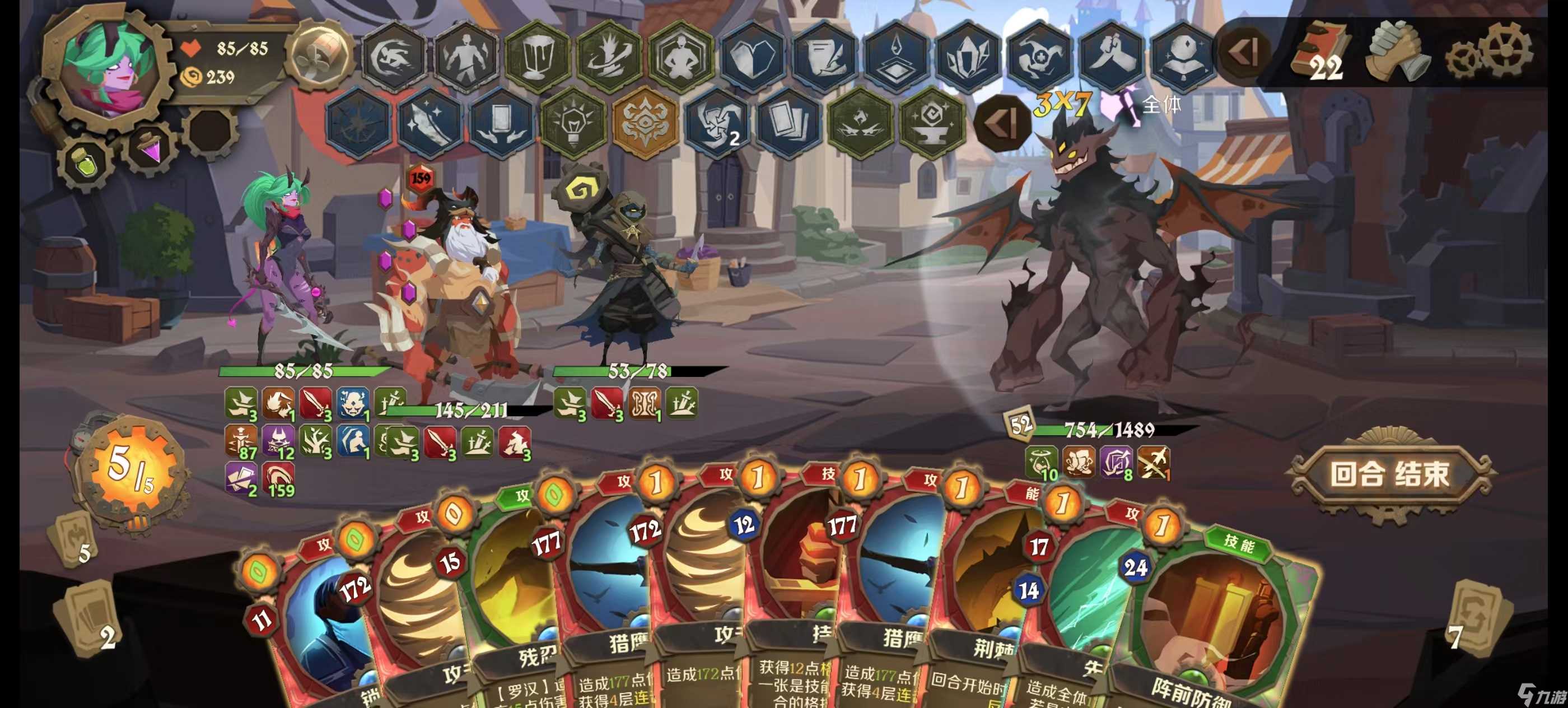
Task: Collapse the top relic row arrow
Action: point(1244,52)
